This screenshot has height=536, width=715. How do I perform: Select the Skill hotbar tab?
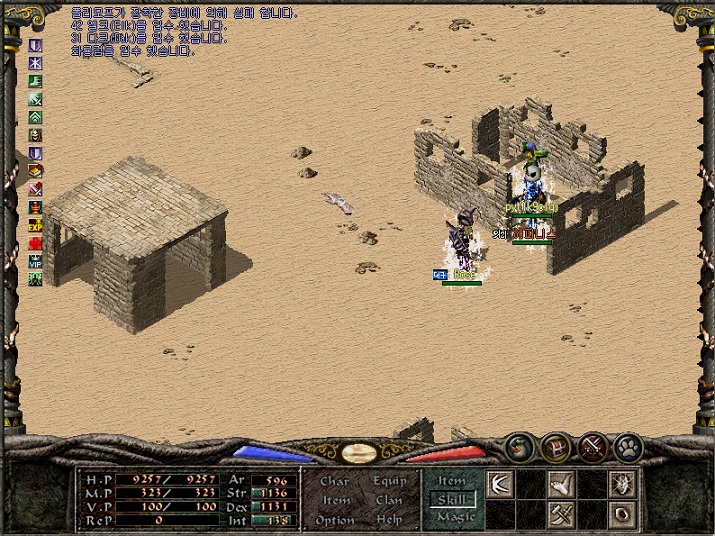452,499
